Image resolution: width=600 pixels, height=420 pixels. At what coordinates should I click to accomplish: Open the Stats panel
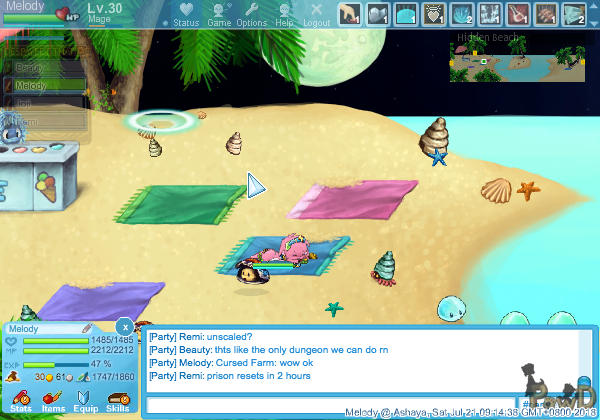click(21, 398)
